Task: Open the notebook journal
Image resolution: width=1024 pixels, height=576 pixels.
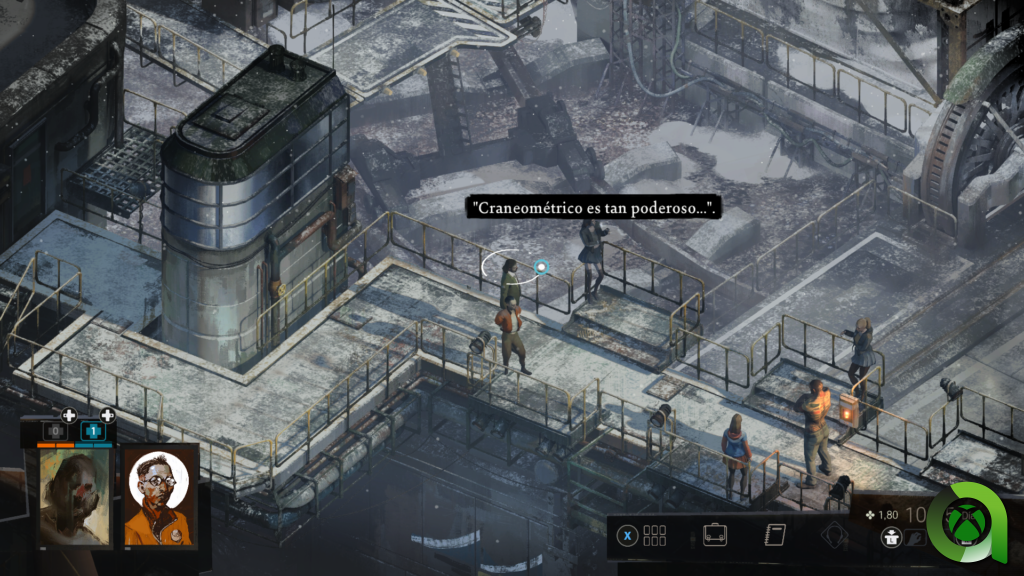Action: [775, 535]
